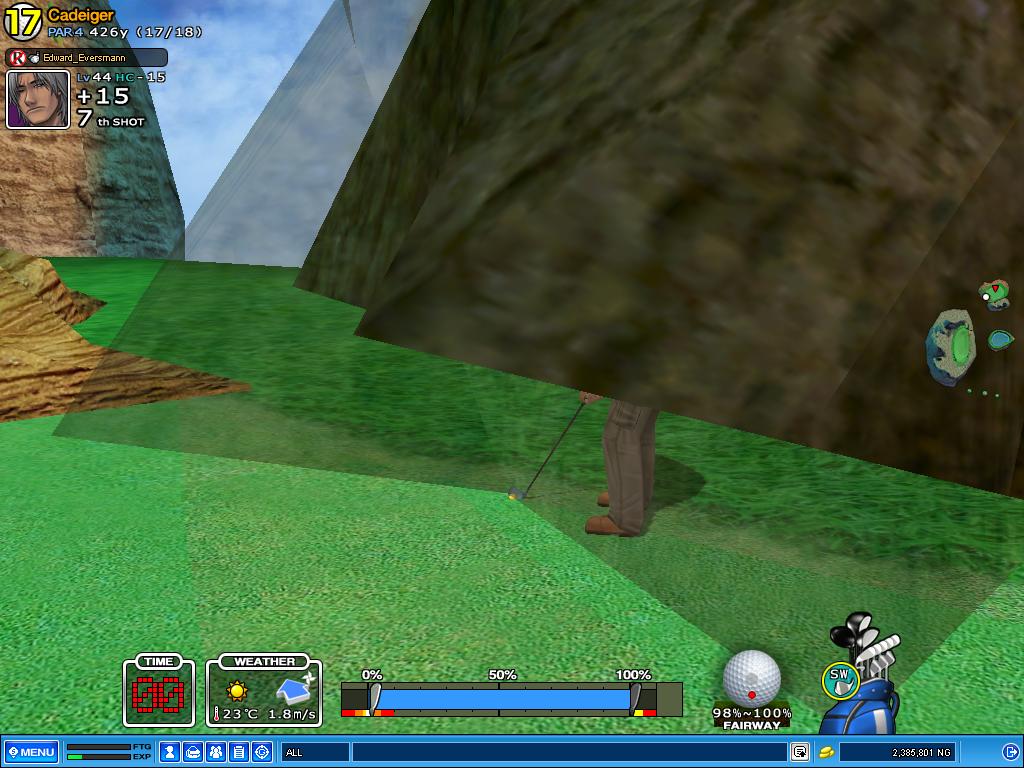Open the two-person friends icon
Image resolution: width=1024 pixels, height=768 pixels.
(x=216, y=752)
